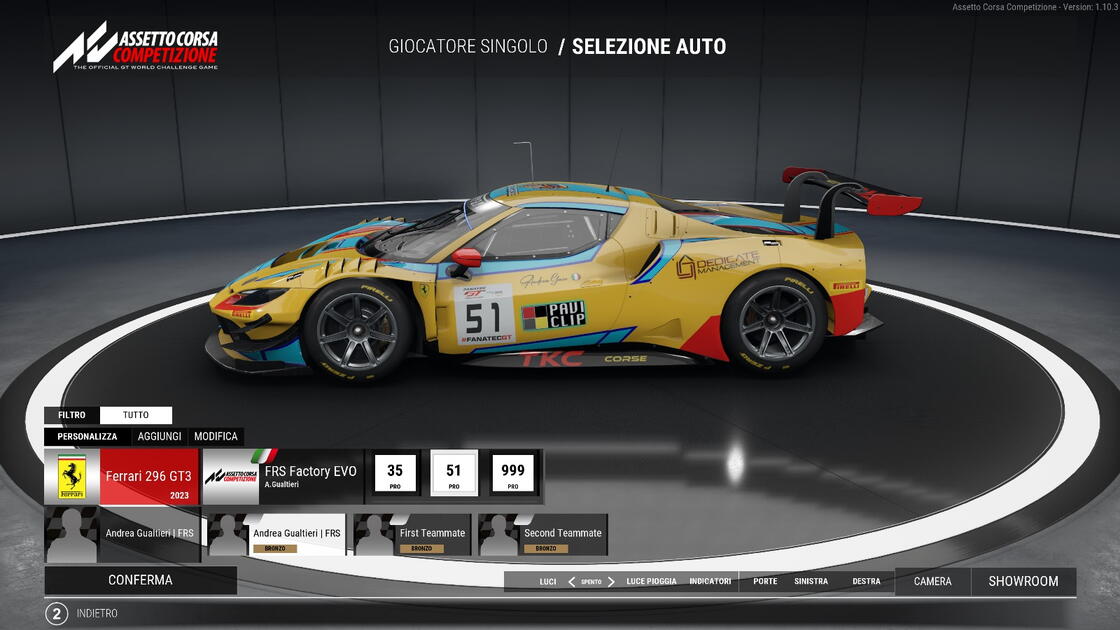
Task: Pick car number 51 livery
Action: coord(454,474)
